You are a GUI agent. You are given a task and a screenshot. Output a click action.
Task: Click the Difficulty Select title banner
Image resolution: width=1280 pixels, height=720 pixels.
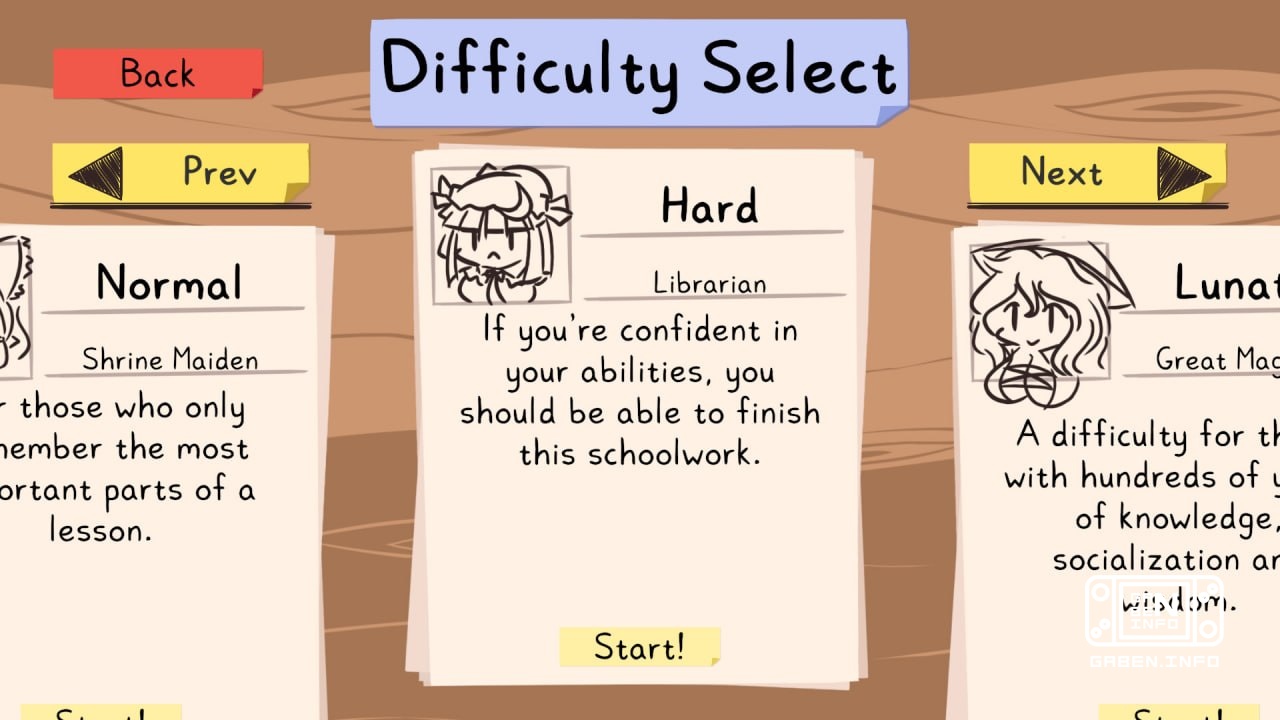tap(640, 68)
